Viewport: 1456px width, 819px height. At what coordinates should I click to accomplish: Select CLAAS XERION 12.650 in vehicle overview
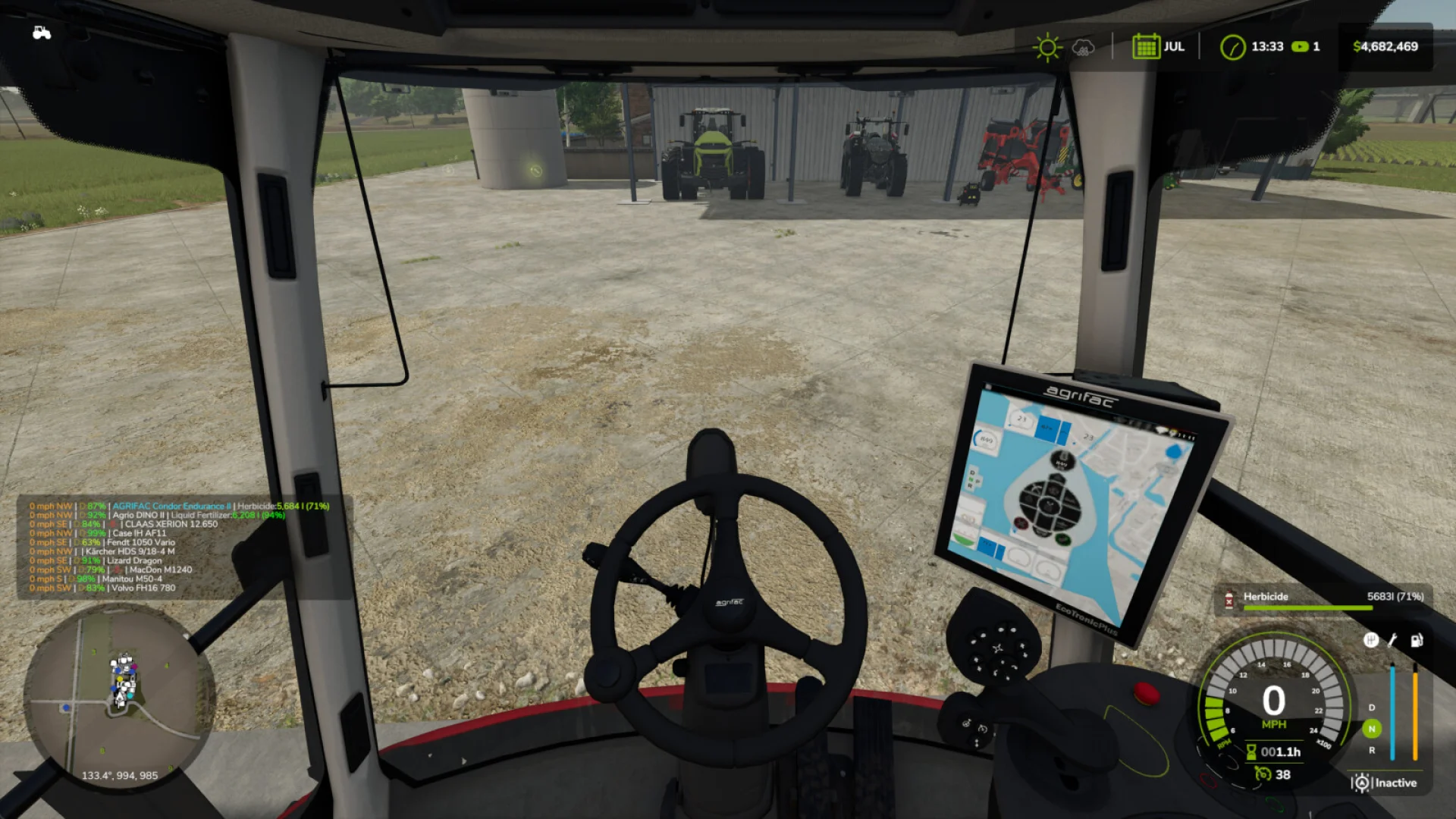click(171, 524)
